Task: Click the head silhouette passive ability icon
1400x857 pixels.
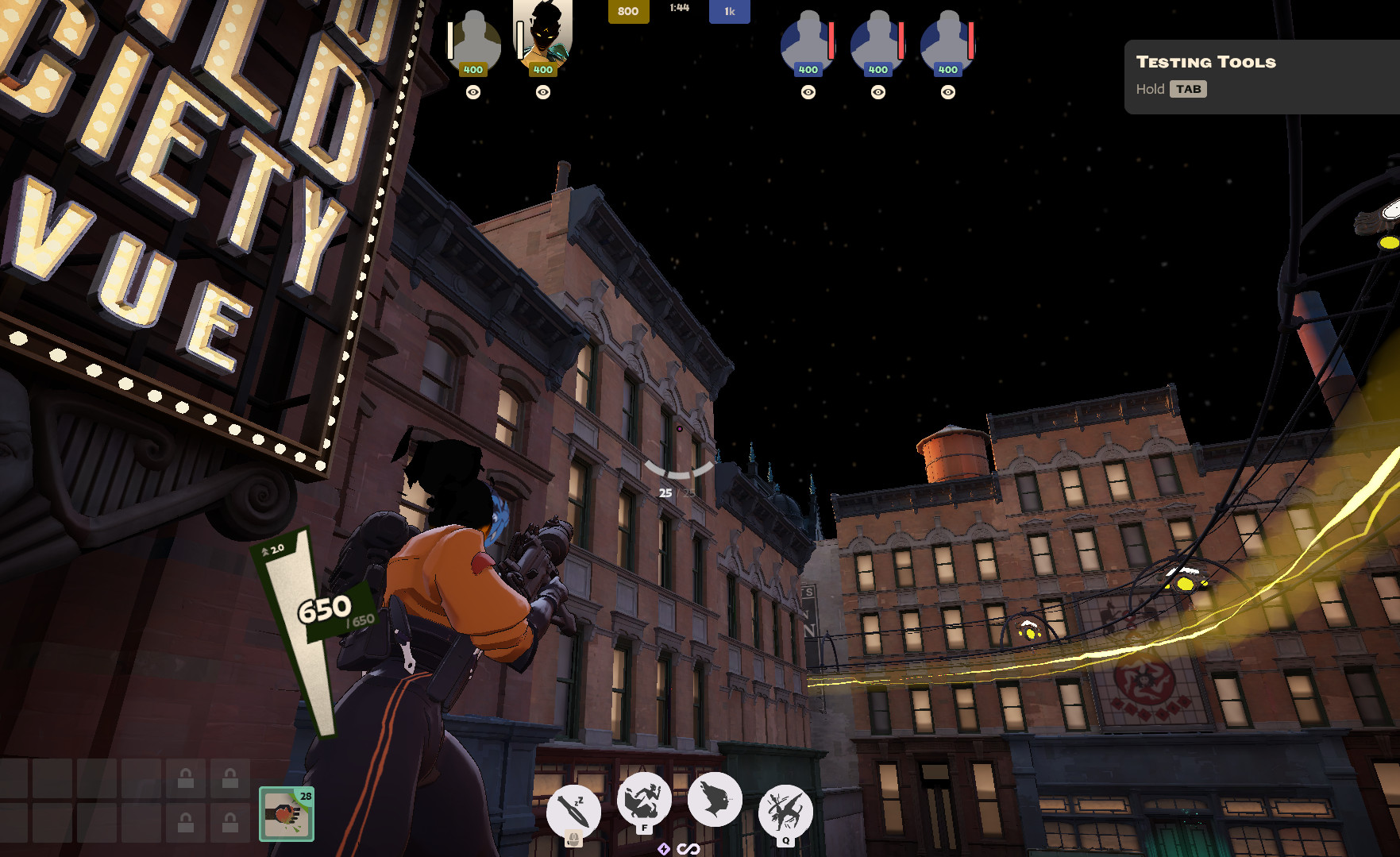Action: (714, 802)
